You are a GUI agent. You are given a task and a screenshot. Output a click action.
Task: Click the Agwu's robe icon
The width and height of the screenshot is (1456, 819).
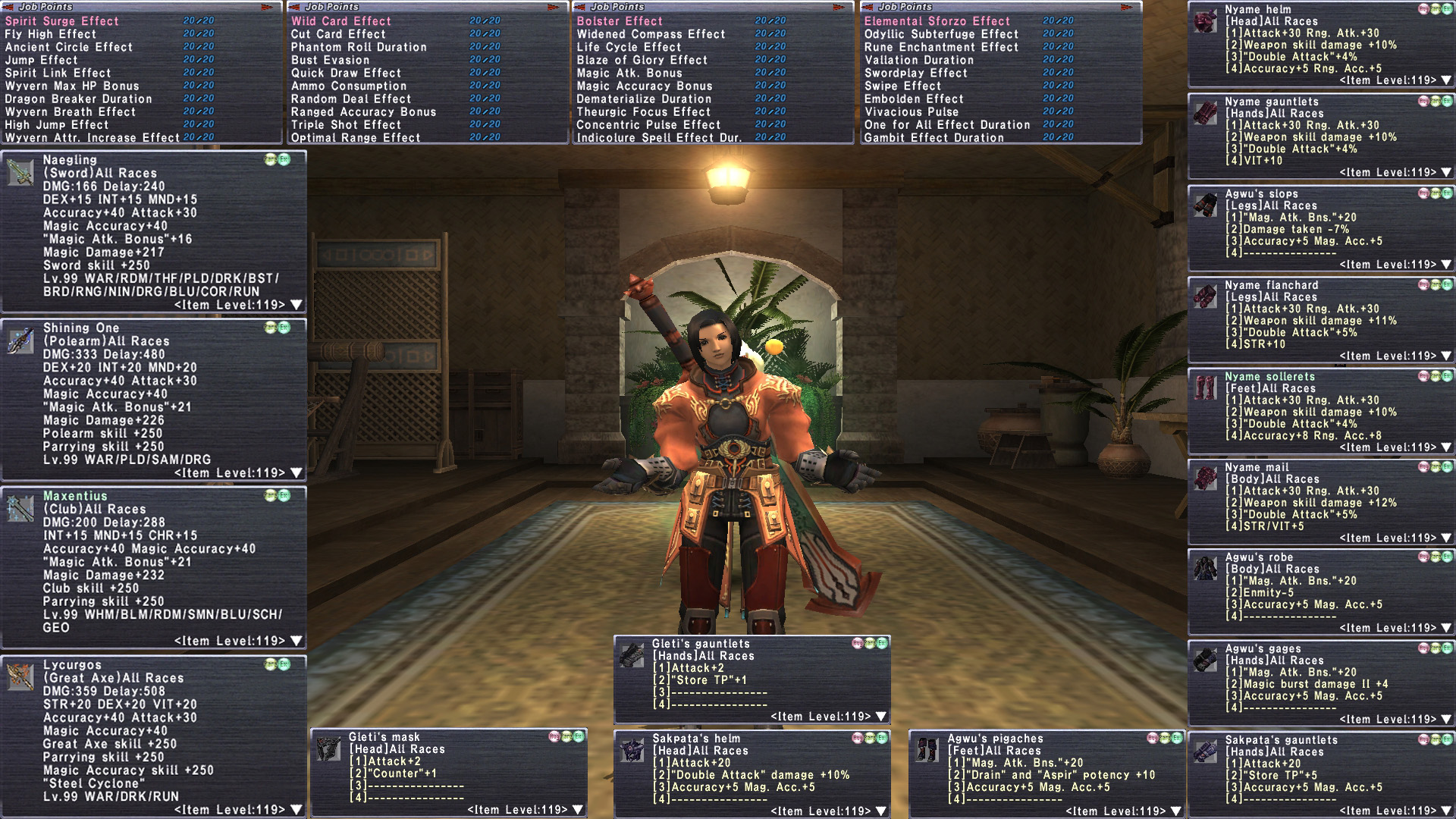point(1205,568)
